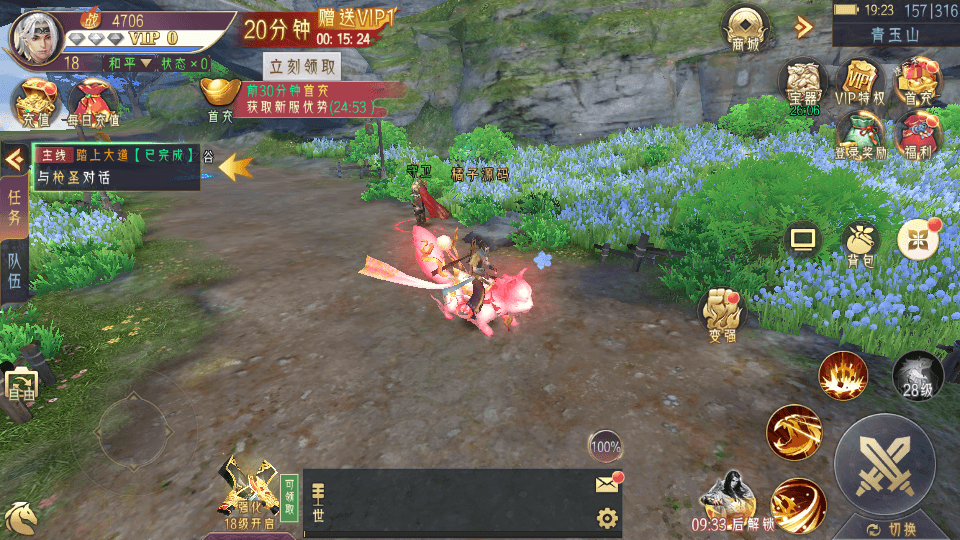Collapse the top-right icons with the arrow
The image size is (960, 540).
click(802, 27)
